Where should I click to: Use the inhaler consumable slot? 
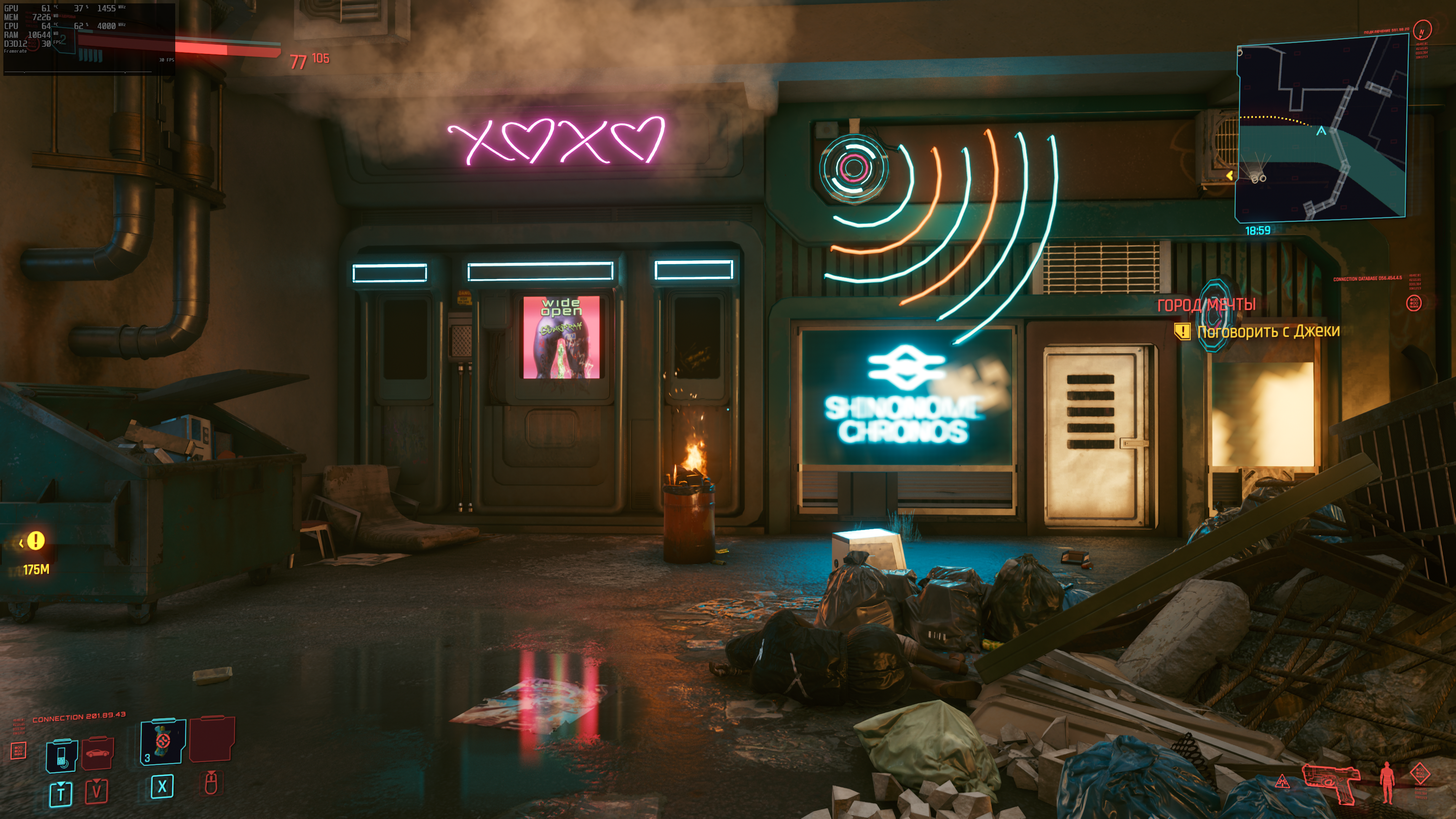[163, 741]
